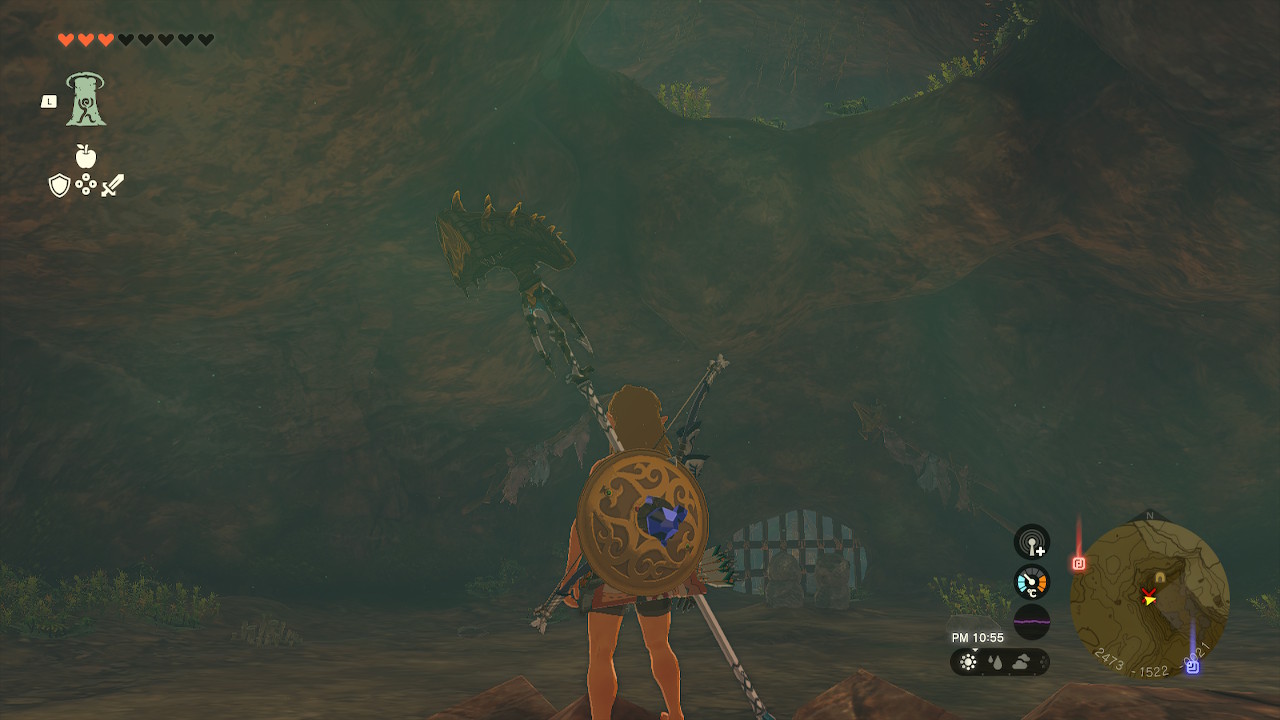This screenshot has width=1280, height=720.
Task: Click the cloud icon in weather forecast
Action: point(1022,662)
